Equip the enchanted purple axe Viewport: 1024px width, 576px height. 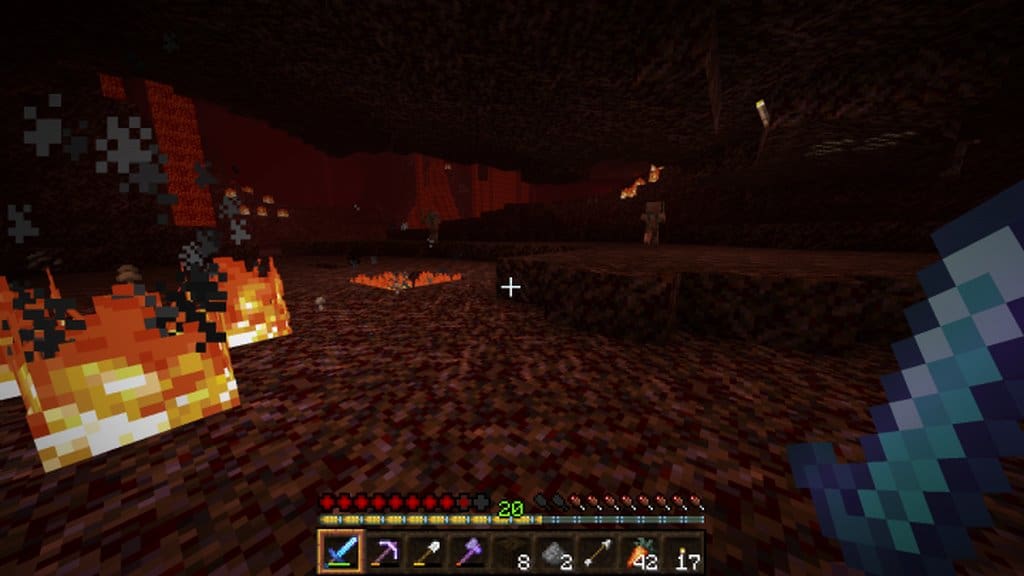coord(468,551)
